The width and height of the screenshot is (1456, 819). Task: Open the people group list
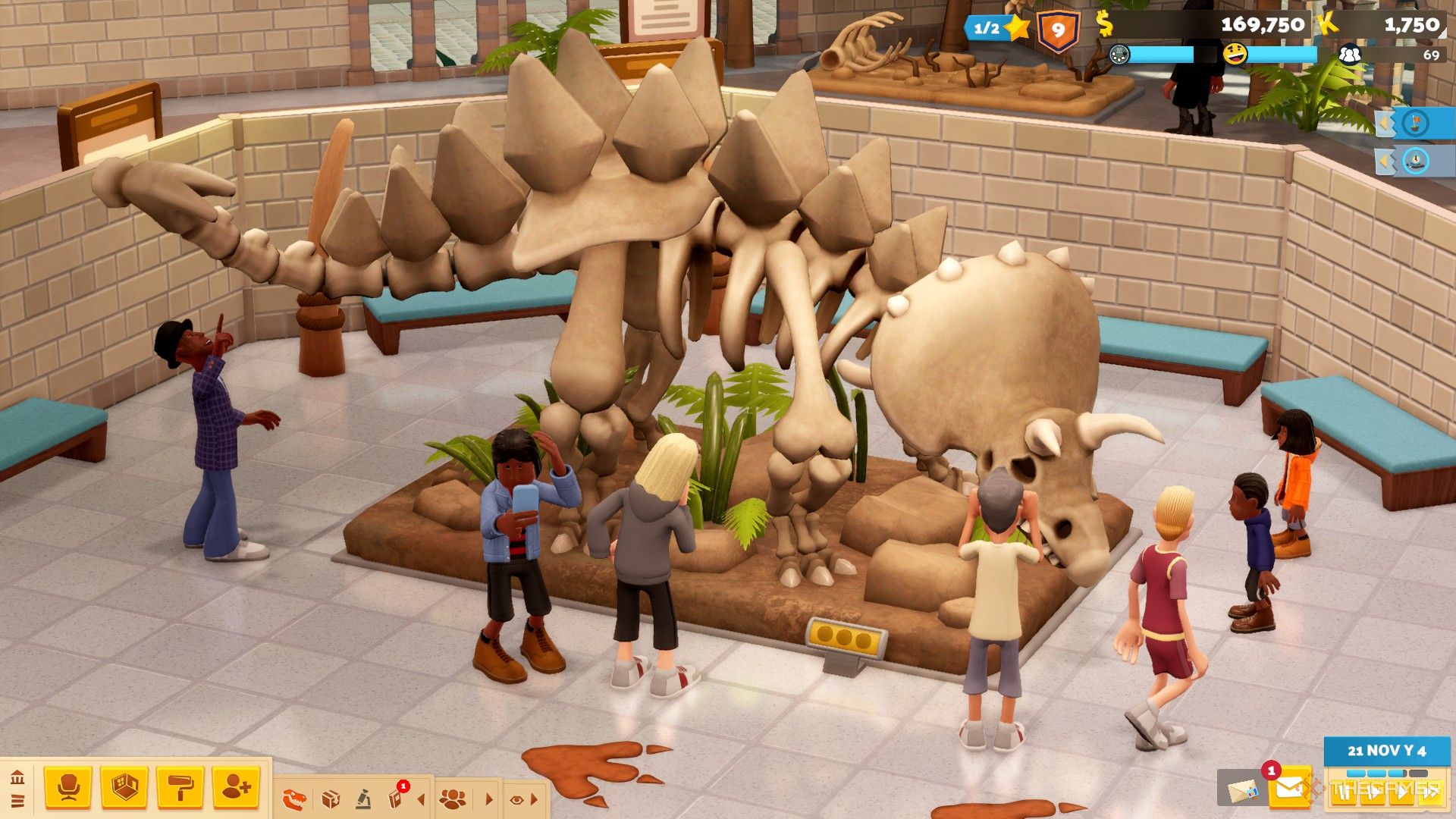[x=453, y=799]
